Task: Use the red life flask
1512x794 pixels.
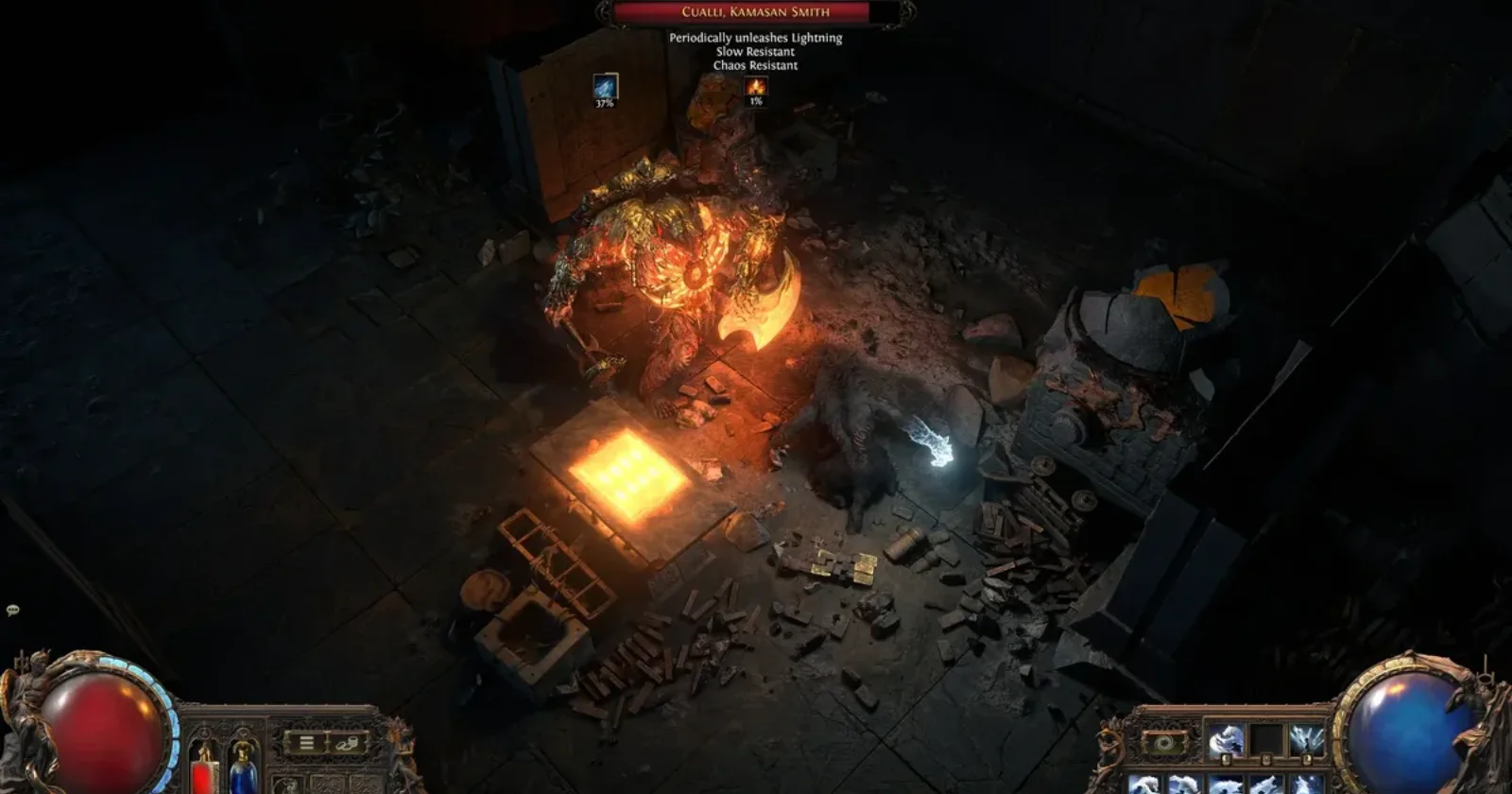Action: coord(204,766)
